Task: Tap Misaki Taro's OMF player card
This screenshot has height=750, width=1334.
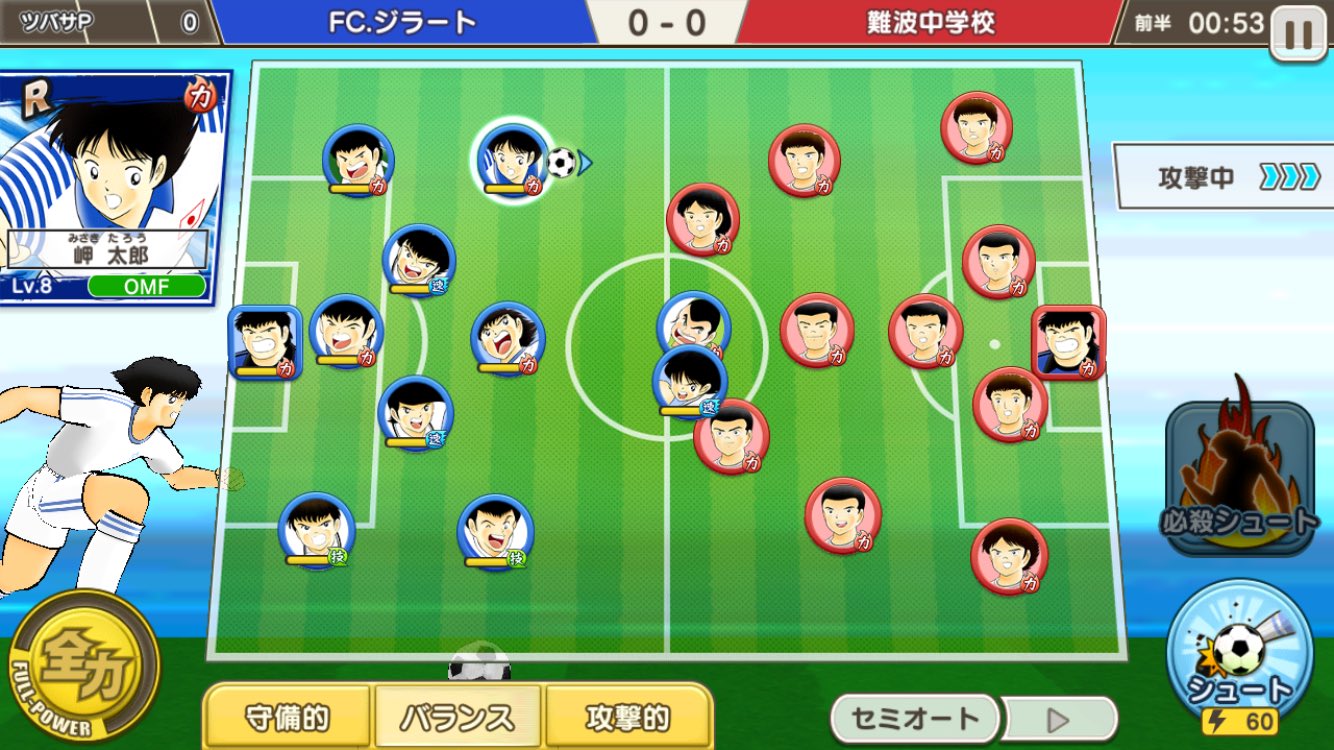Action: point(113,180)
